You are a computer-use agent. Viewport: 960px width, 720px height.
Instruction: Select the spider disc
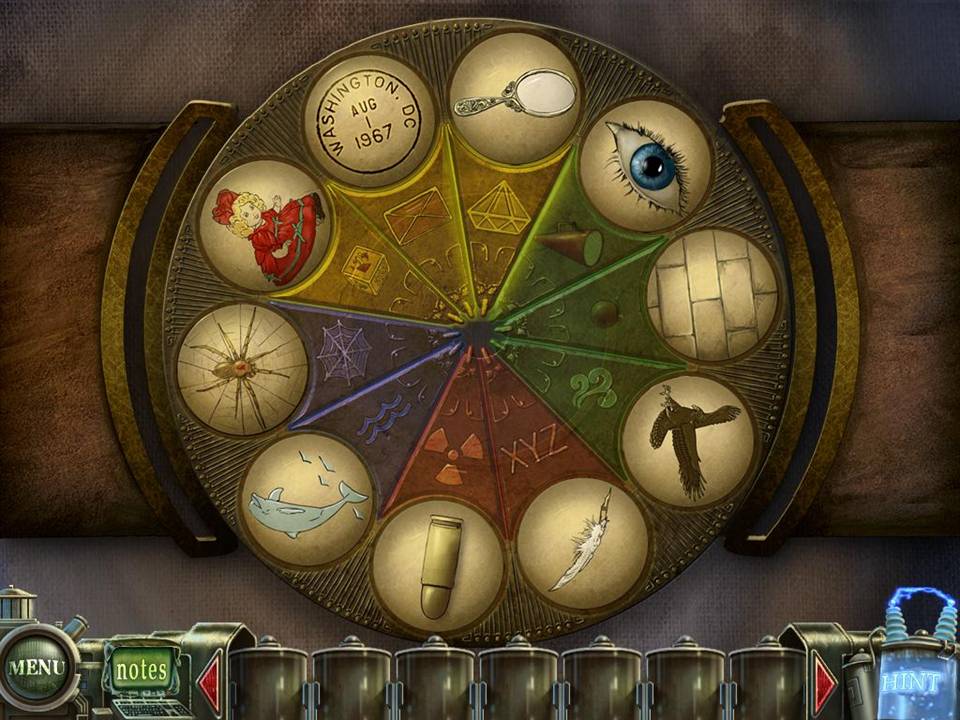coord(243,369)
